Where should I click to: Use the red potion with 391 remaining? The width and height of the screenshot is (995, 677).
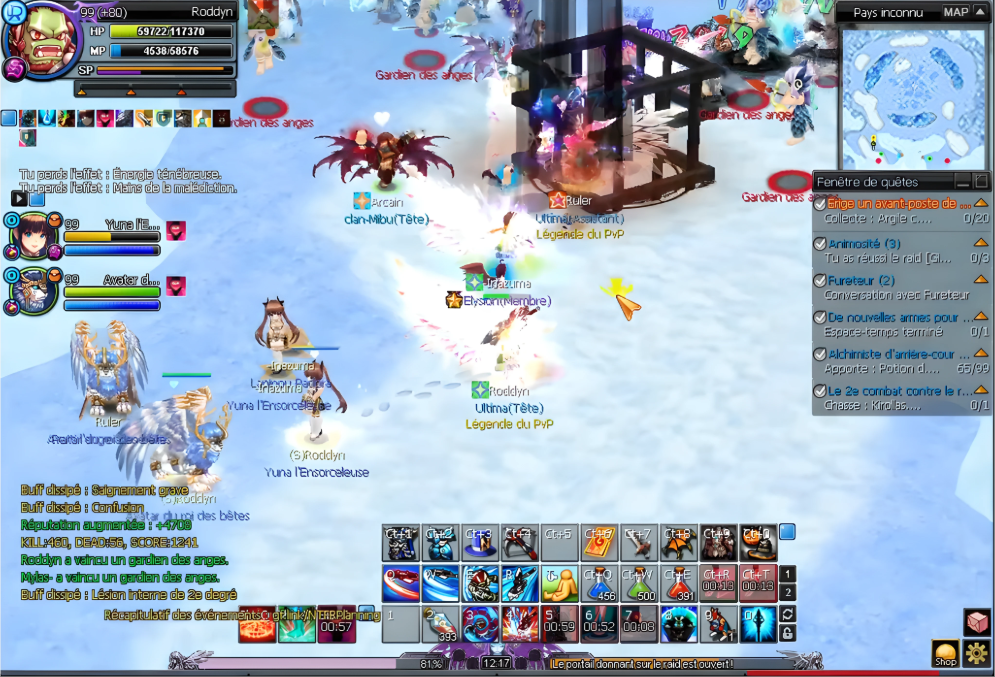pyautogui.click(x=678, y=582)
